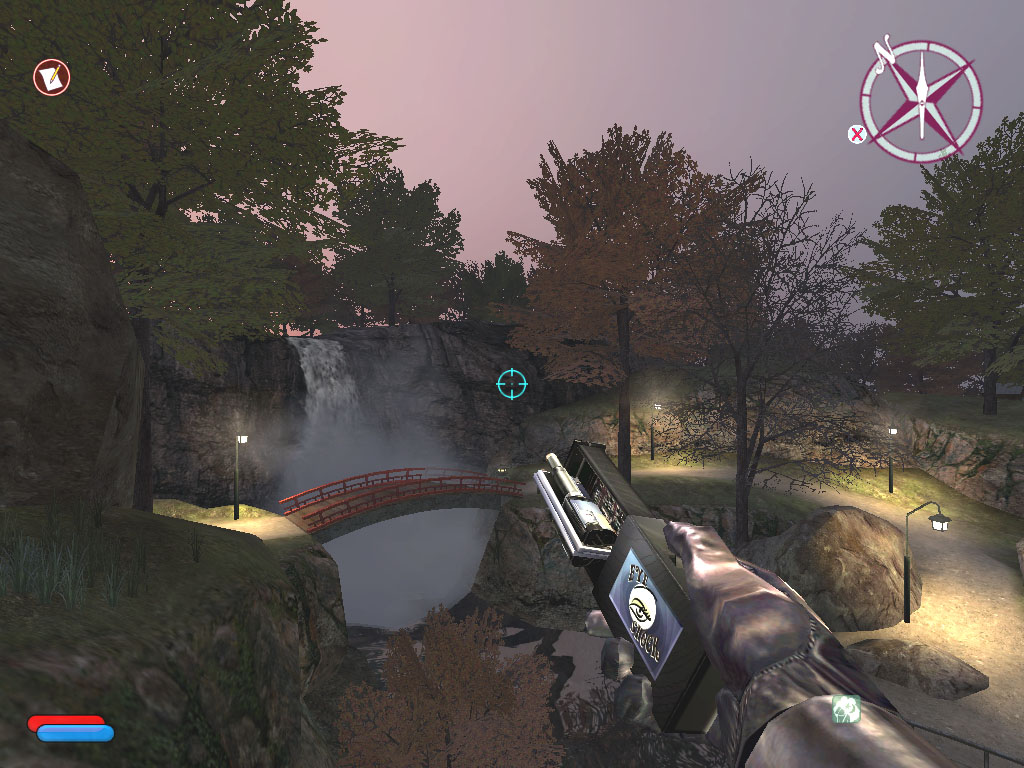Open the paper and pencil notes icon

(51, 77)
